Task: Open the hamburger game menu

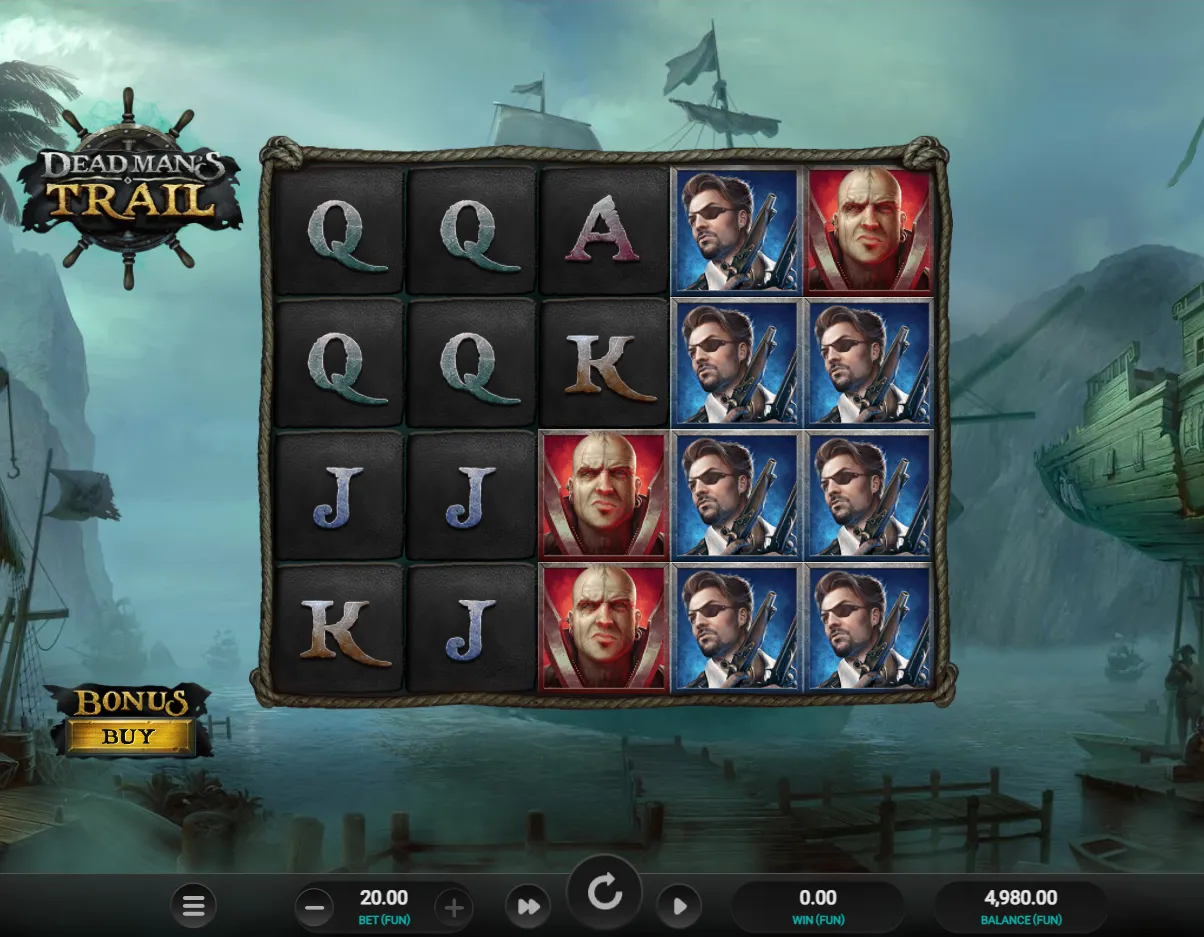Action: point(193,907)
